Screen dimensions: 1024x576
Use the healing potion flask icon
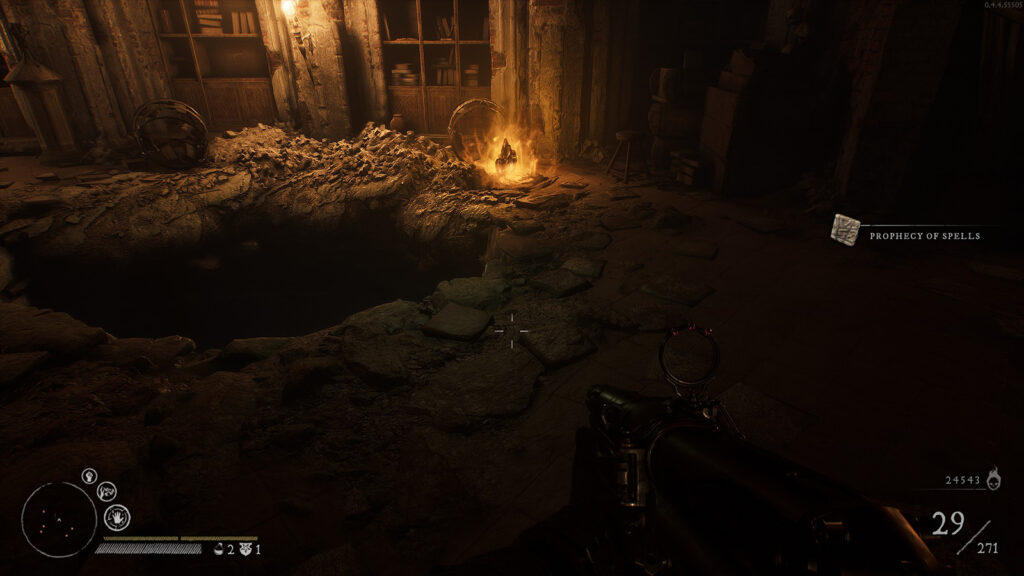(219, 549)
